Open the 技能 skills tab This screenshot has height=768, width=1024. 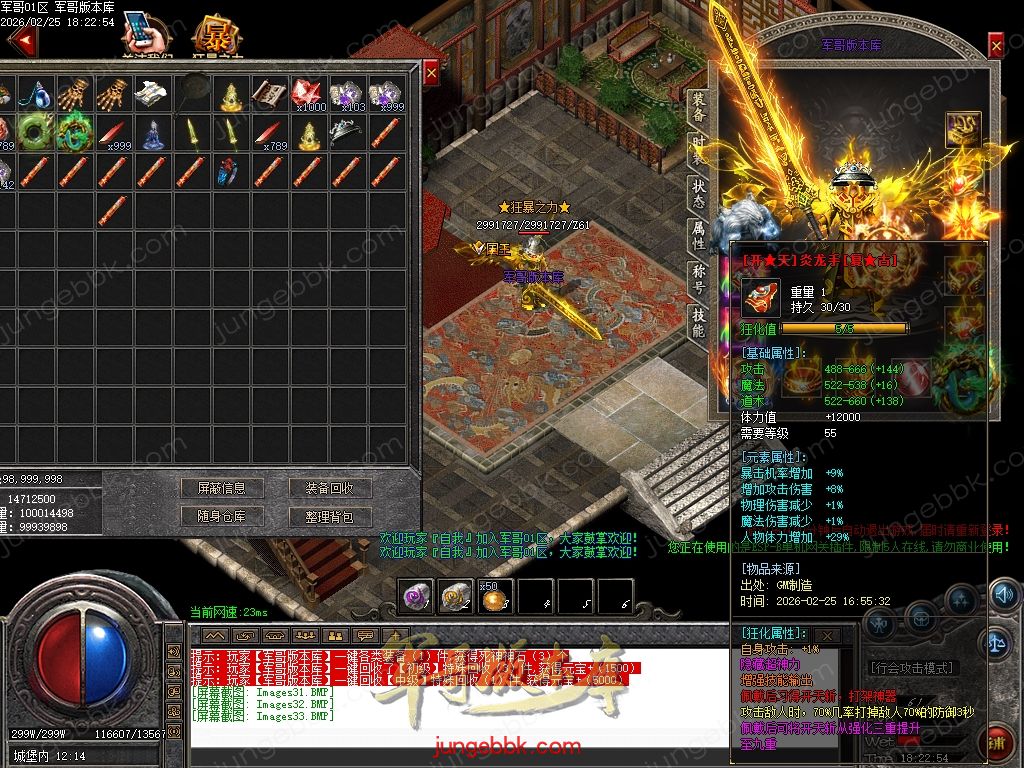pos(697,322)
